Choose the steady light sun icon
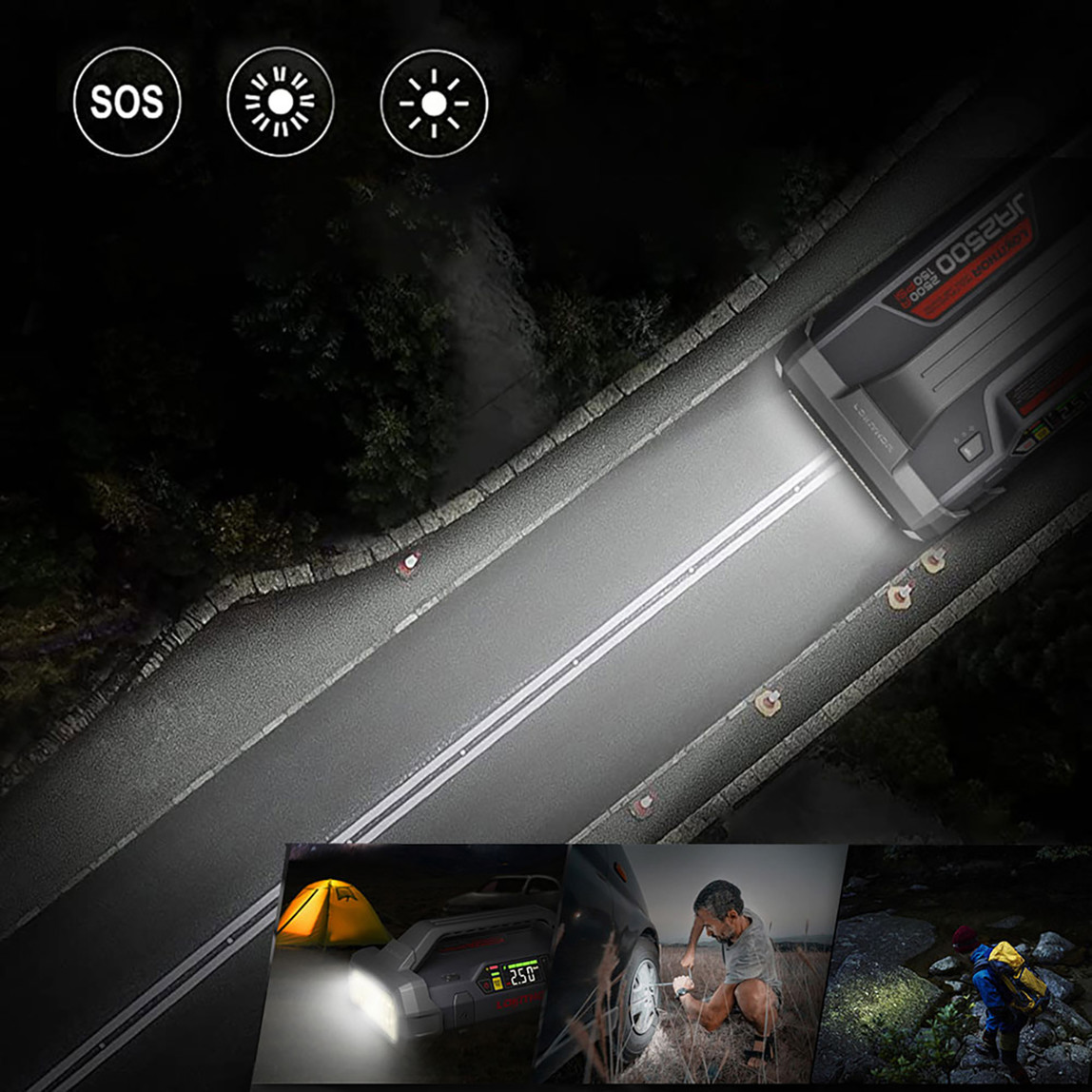 [x=434, y=102]
